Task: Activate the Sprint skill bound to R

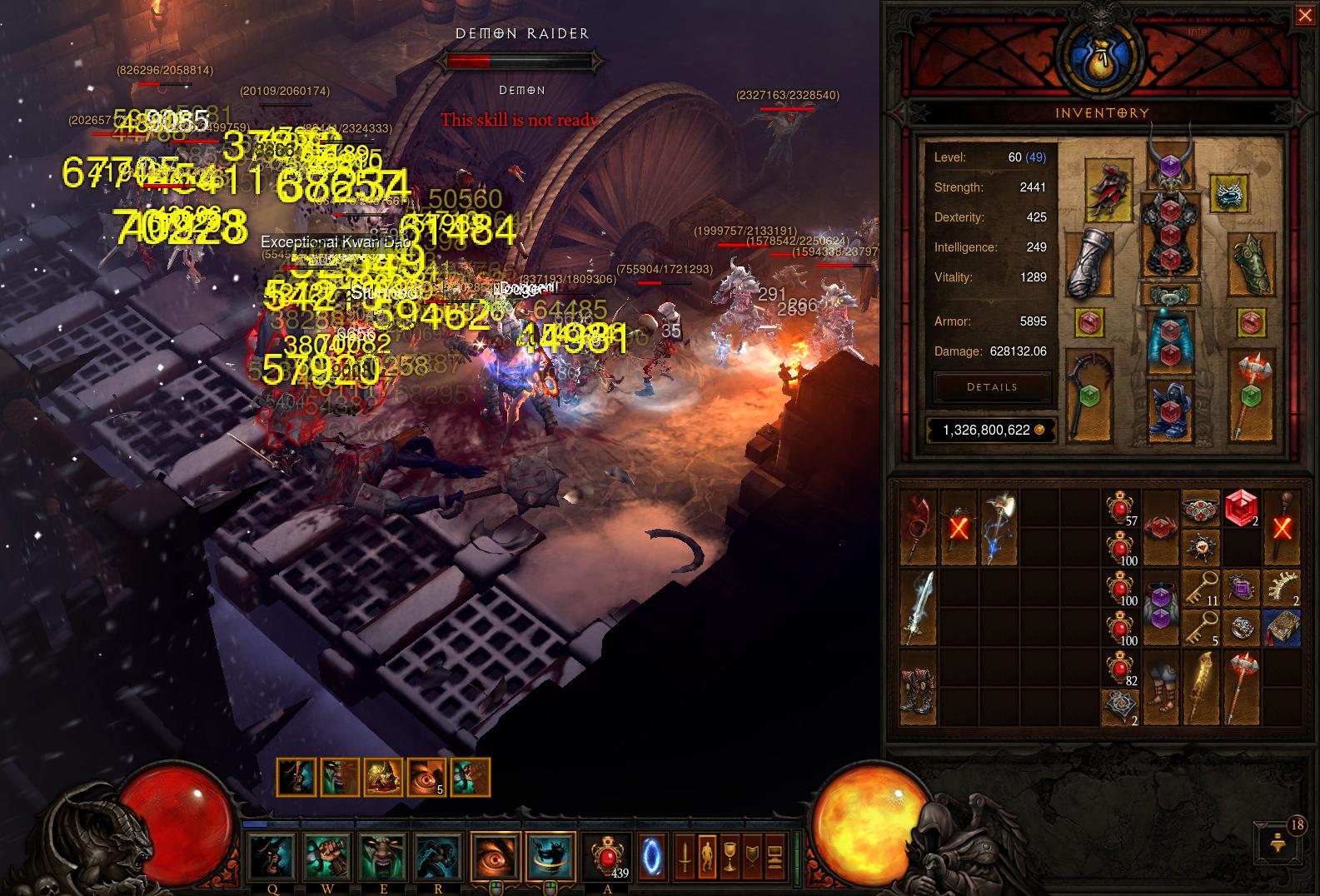Action: coord(436,857)
